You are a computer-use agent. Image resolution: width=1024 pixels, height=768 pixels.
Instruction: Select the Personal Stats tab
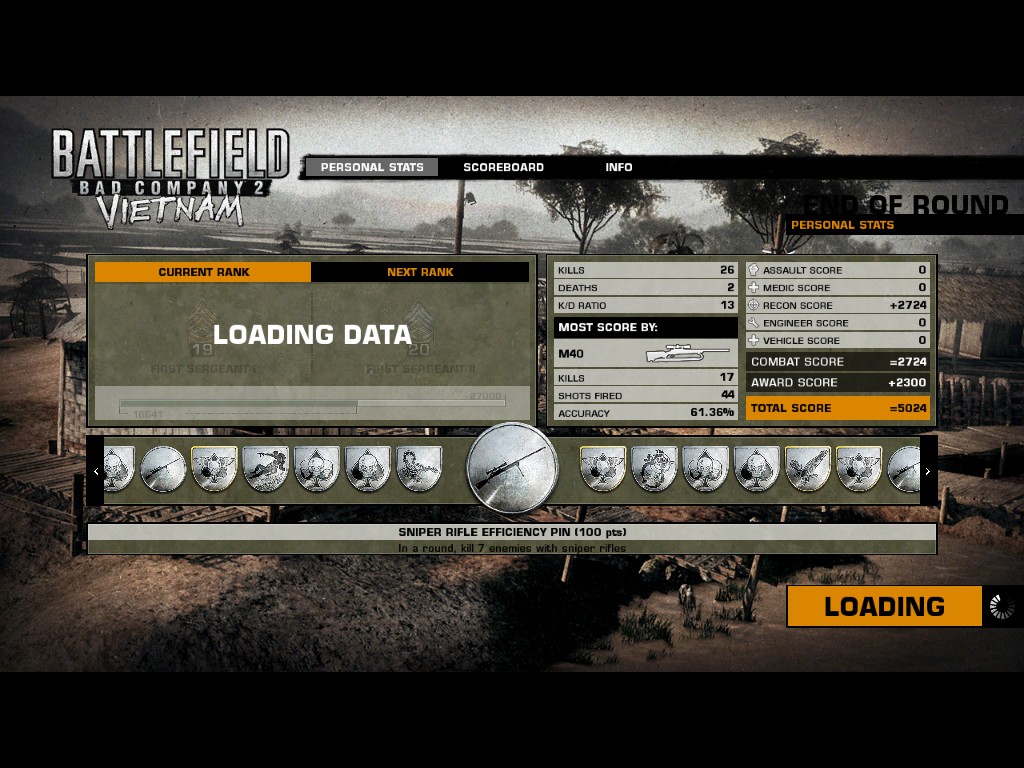[x=372, y=167]
